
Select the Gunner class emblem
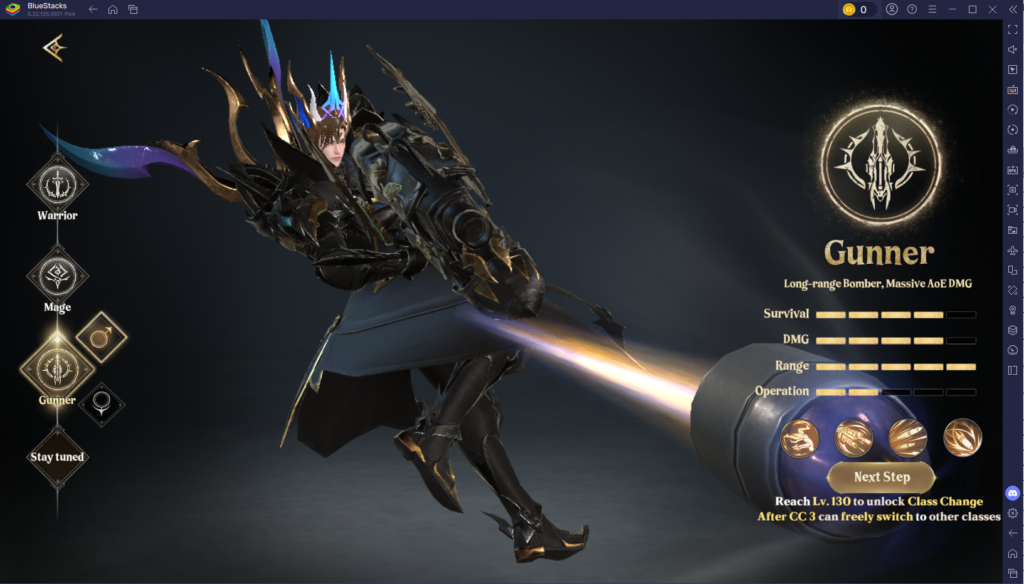click(x=57, y=366)
